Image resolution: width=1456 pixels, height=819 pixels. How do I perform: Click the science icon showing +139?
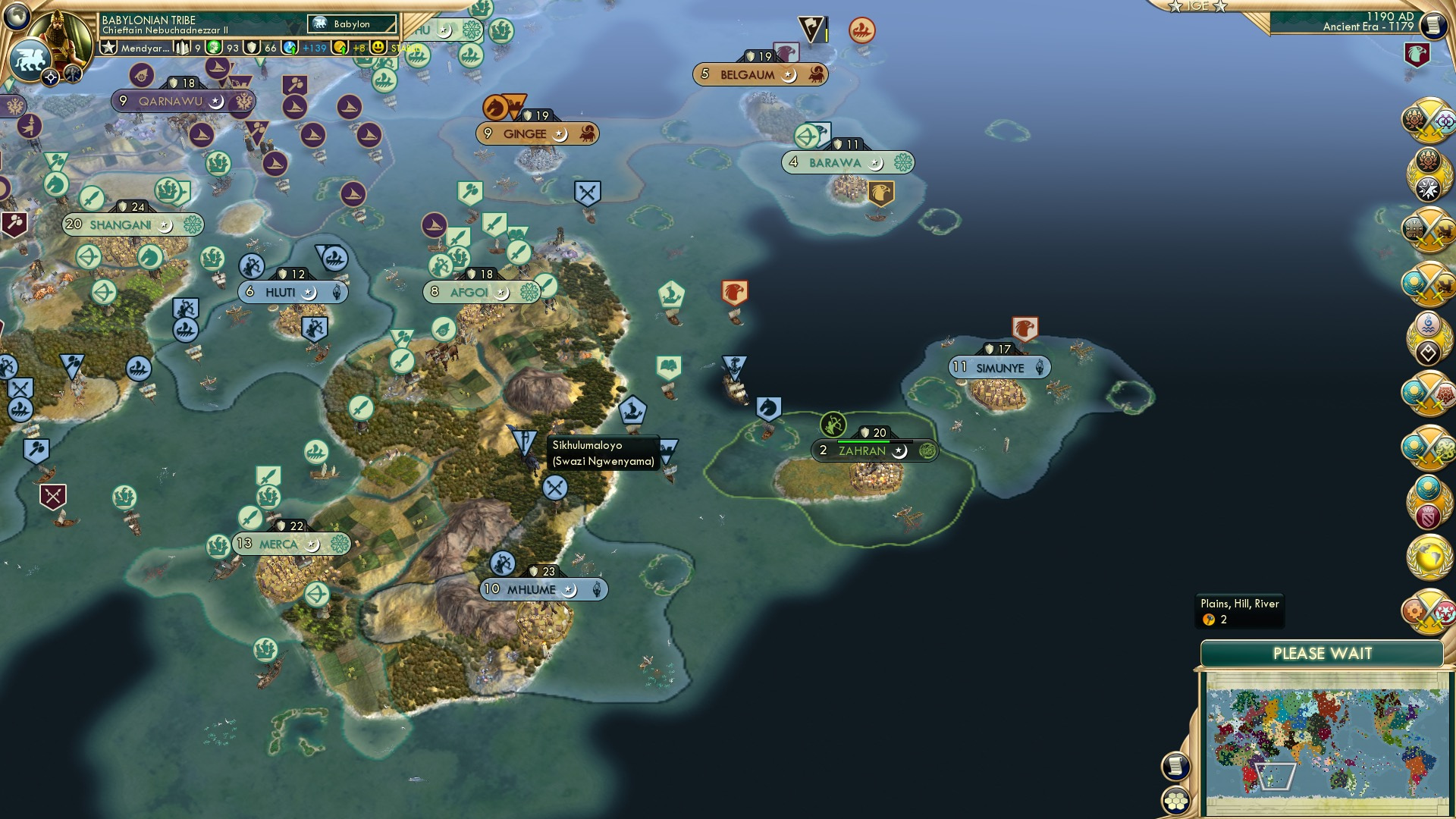[291, 47]
